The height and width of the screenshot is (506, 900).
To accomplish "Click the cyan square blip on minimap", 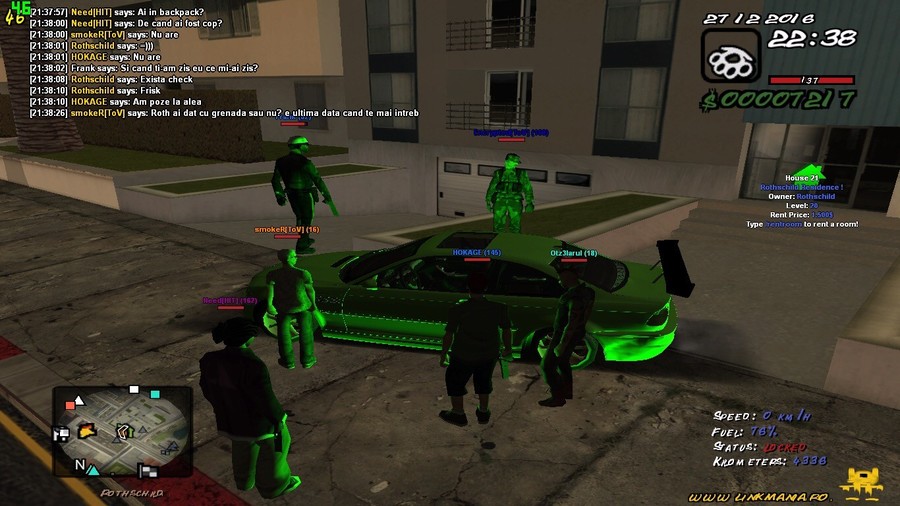I will 155,394.
